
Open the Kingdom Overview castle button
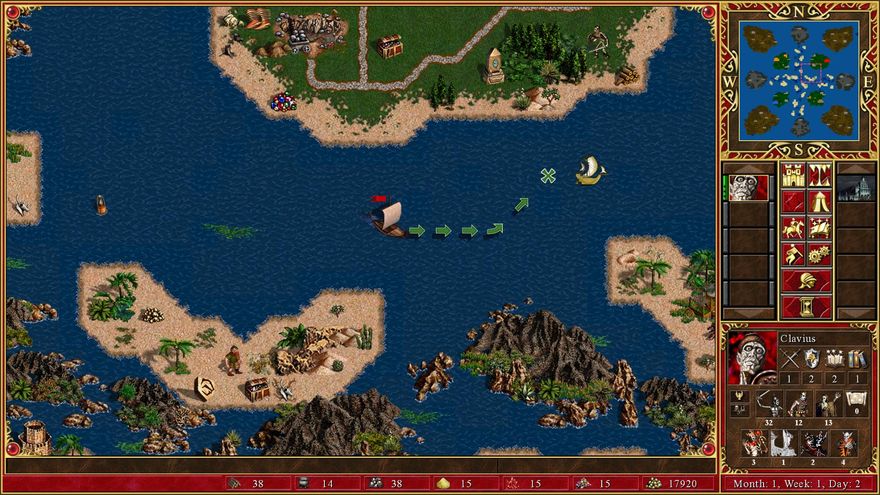(x=793, y=175)
